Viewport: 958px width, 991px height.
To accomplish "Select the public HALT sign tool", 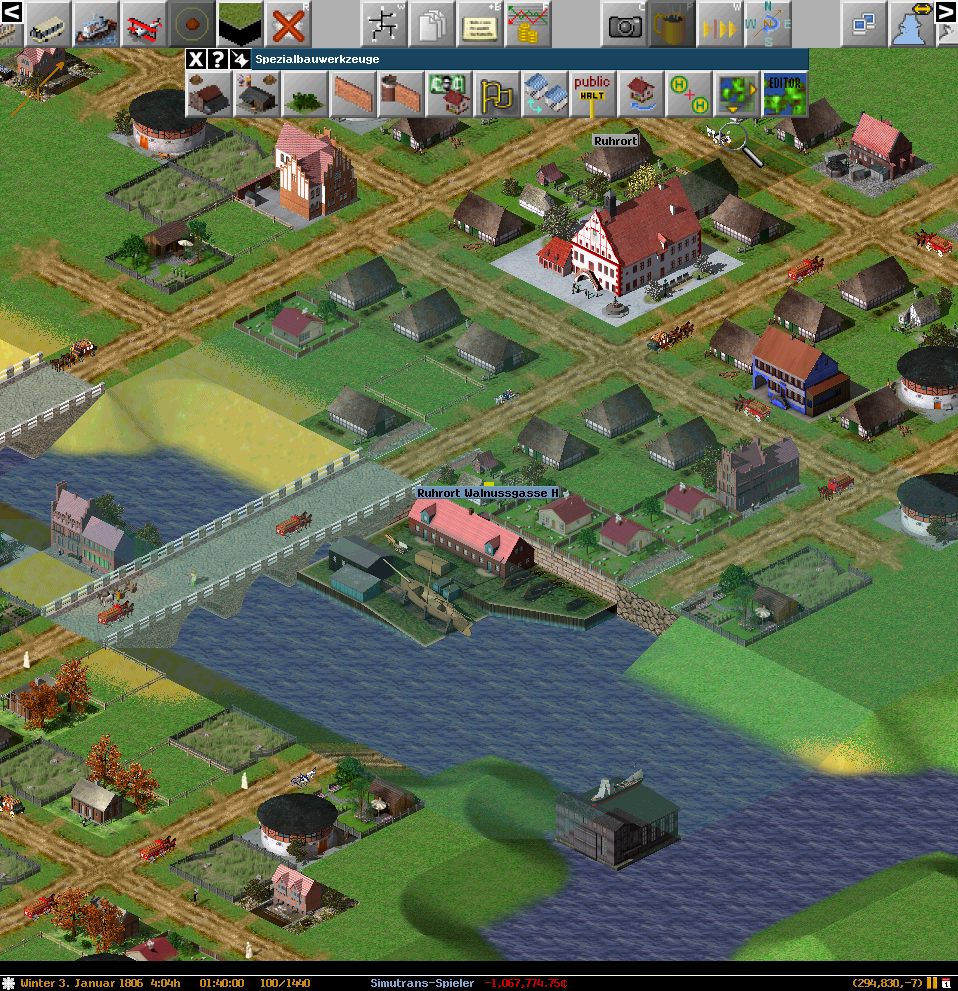I will click(x=592, y=94).
